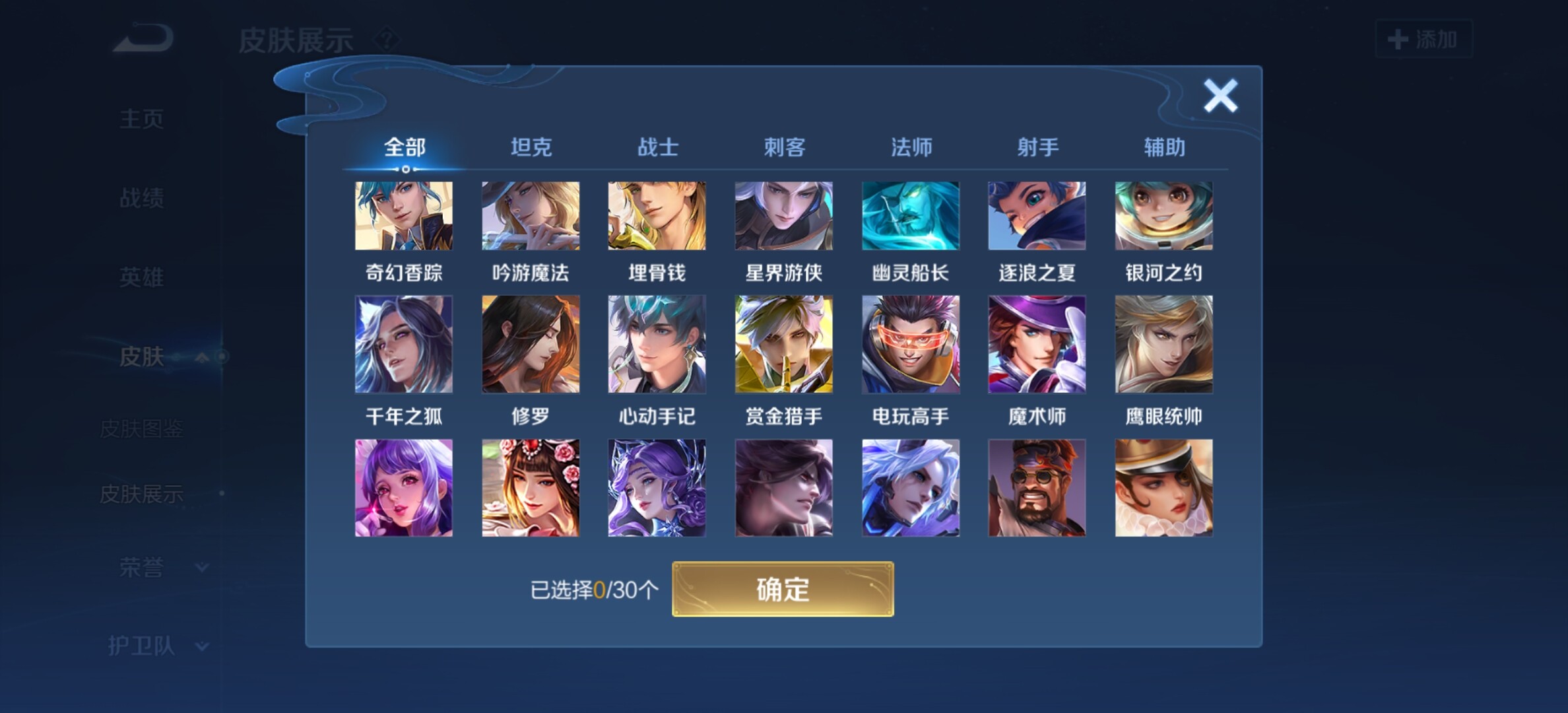The image size is (1568, 713).
Task: Show the 法师 skins tab
Action: pos(911,147)
